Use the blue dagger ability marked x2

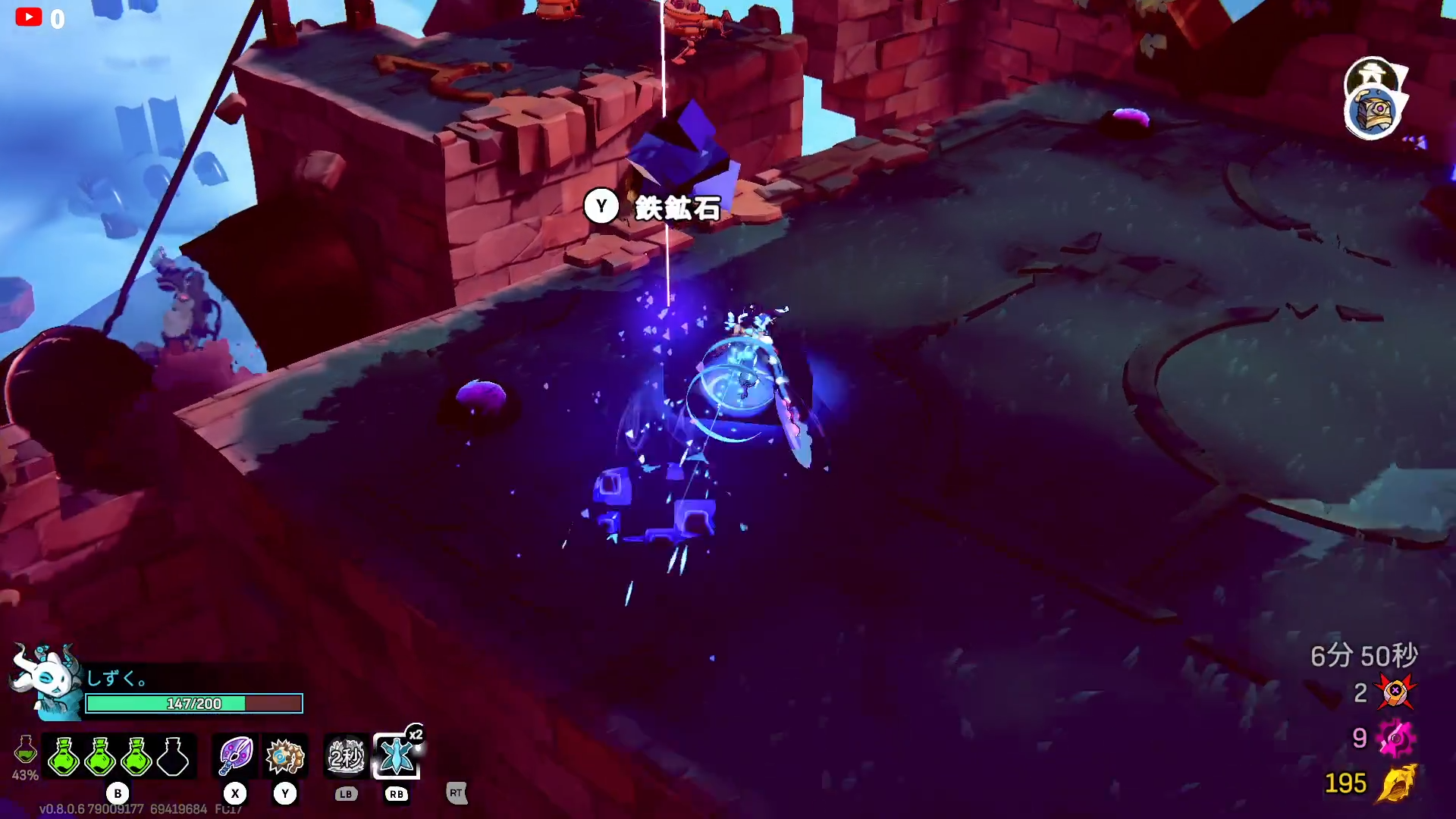pos(397,756)
